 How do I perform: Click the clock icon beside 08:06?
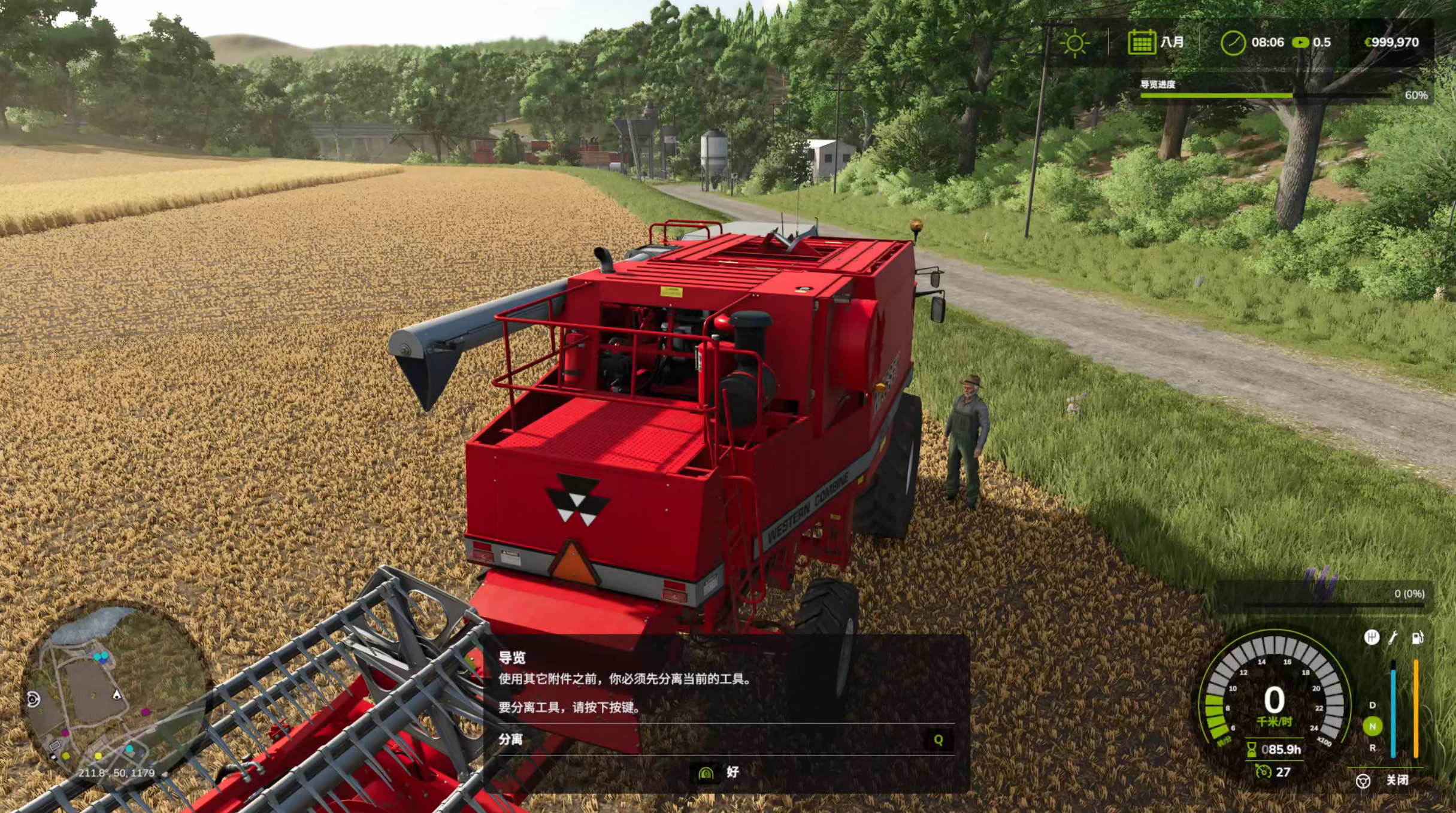point(1233,43)
